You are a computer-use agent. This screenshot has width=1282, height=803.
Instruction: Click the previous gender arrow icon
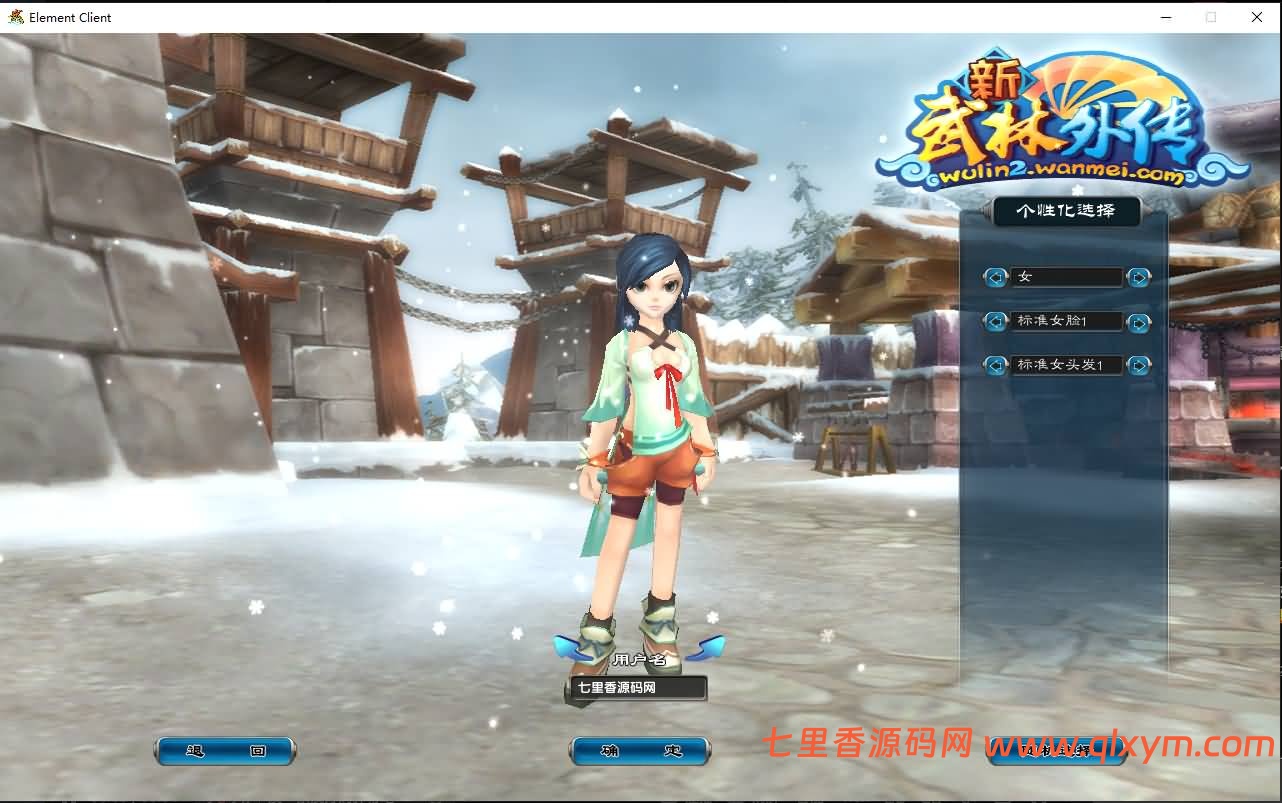pyautogui.click(x=994, y=277)
